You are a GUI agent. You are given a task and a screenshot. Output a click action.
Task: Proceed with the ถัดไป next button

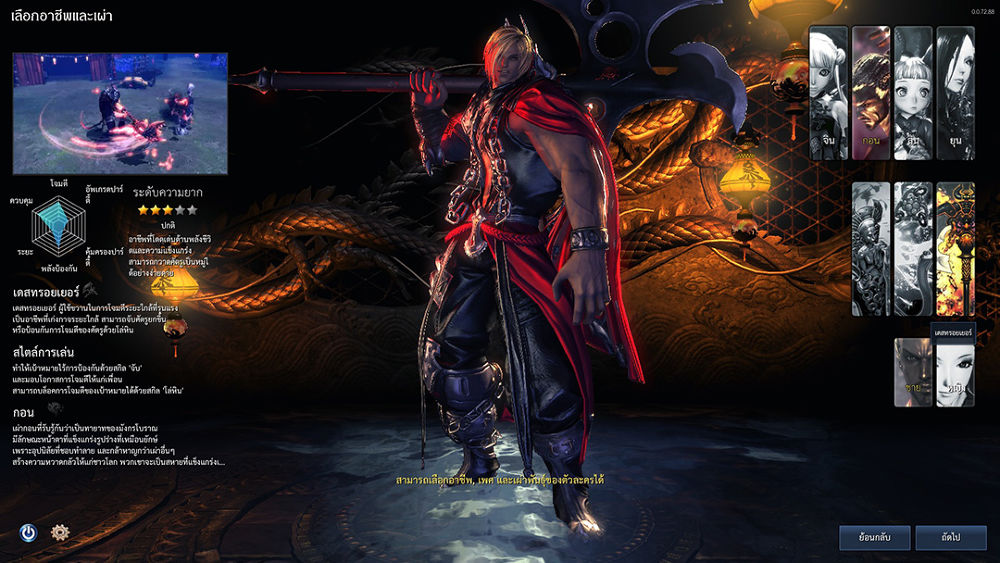pos(950,538)
